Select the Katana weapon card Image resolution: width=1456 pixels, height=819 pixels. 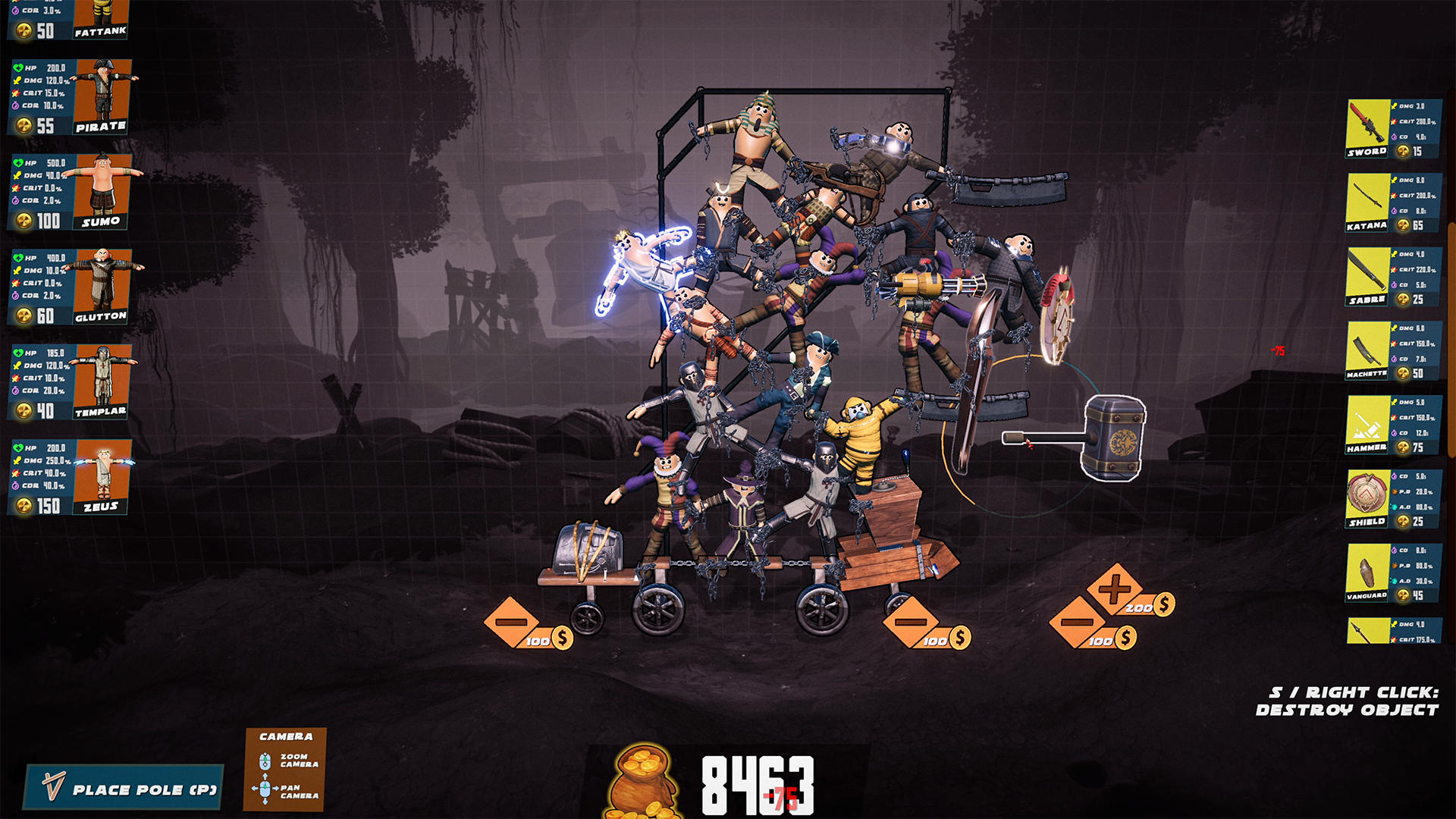coord(1391,201)
